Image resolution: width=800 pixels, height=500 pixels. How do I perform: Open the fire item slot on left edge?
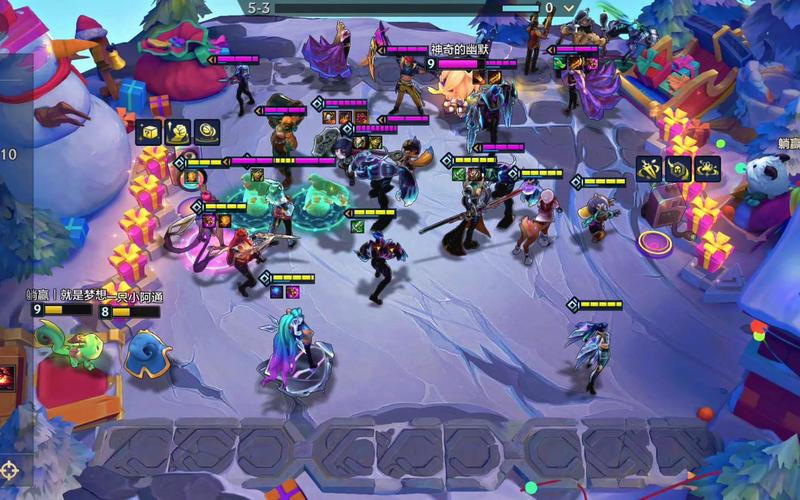(x=5, y=377)
